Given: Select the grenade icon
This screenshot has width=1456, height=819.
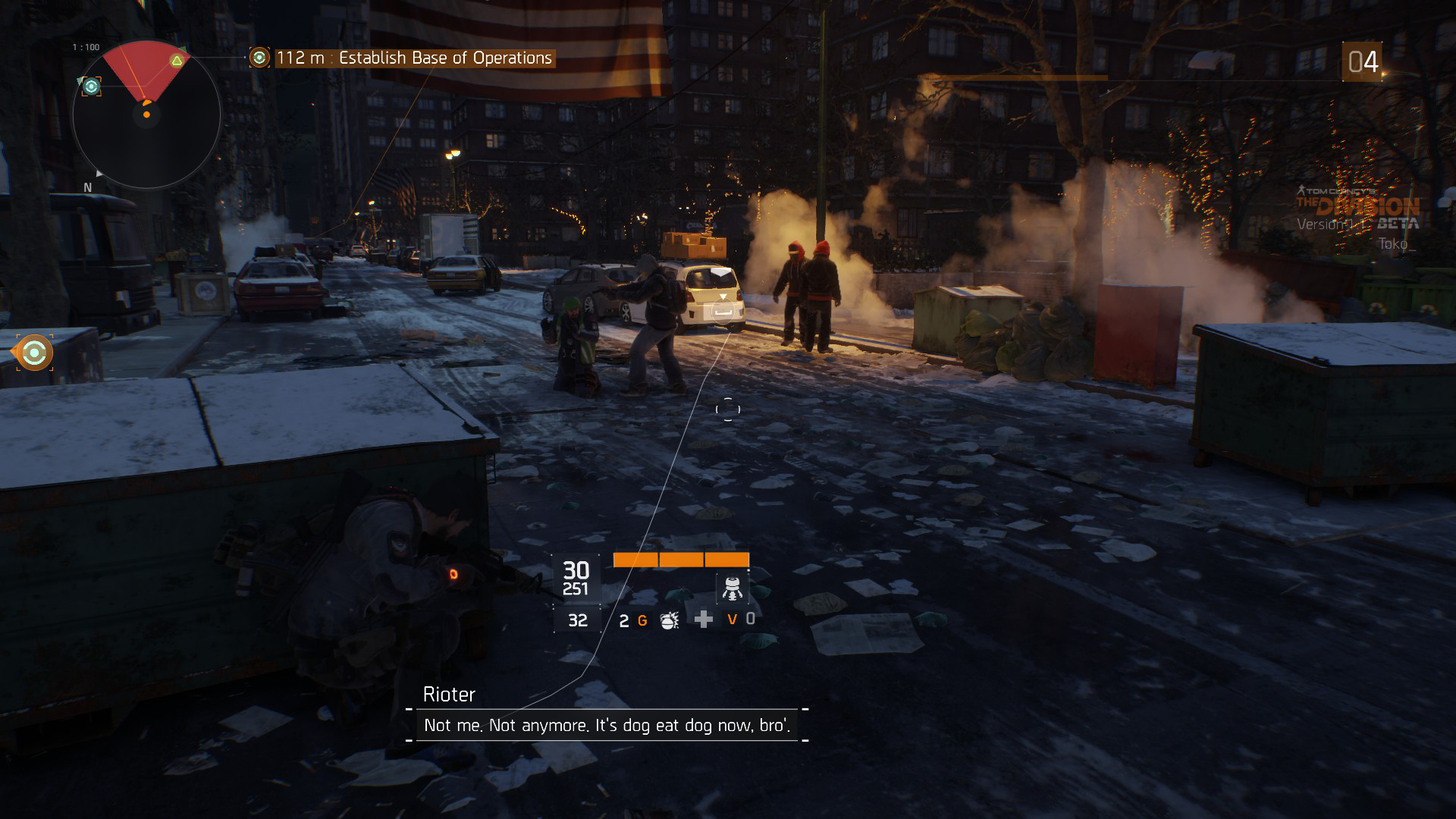Looking at the screenshot, I should 669,620.
